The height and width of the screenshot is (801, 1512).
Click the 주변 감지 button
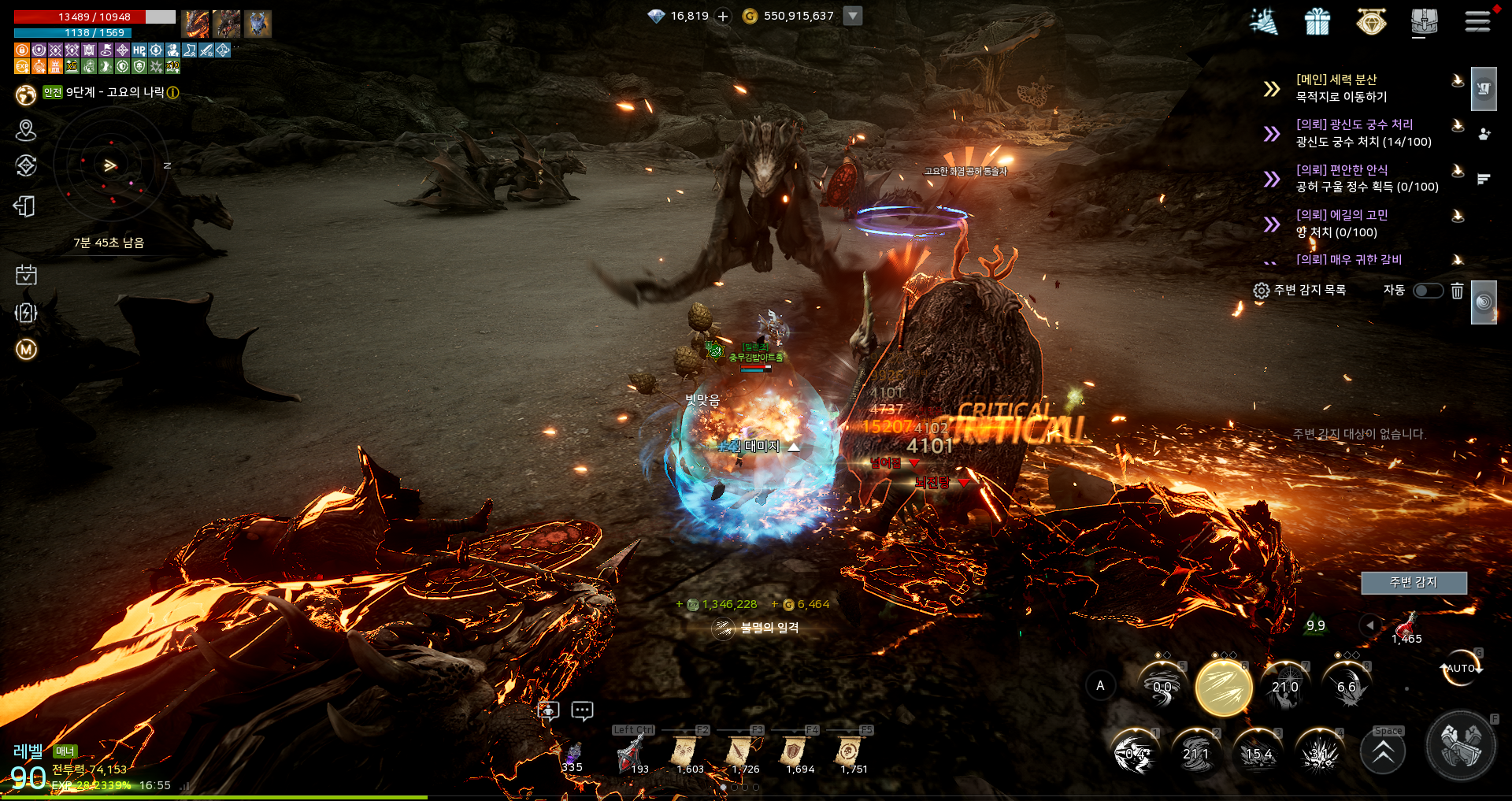coord(1414,582)
